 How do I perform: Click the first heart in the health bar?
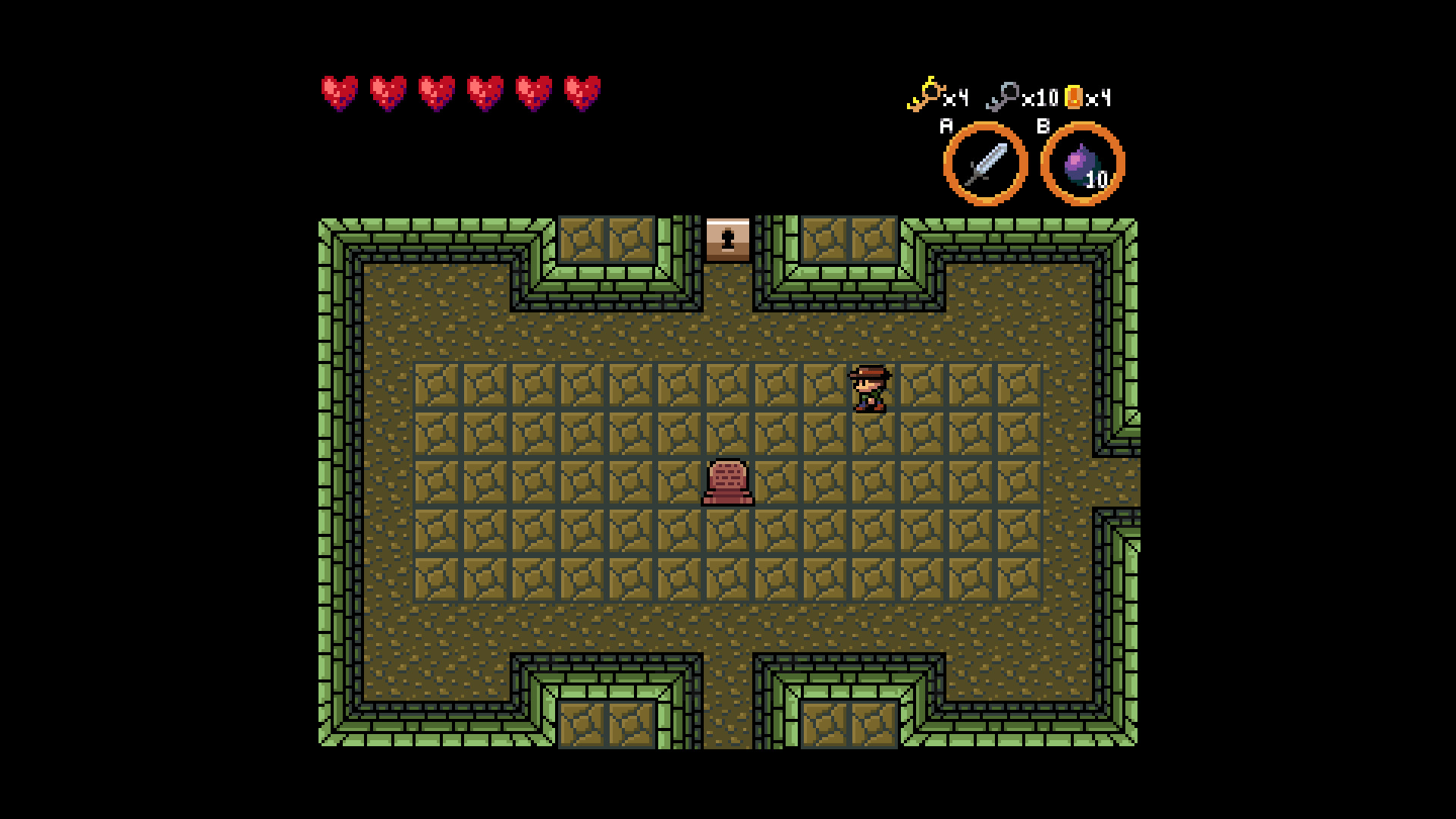[340, 93]
